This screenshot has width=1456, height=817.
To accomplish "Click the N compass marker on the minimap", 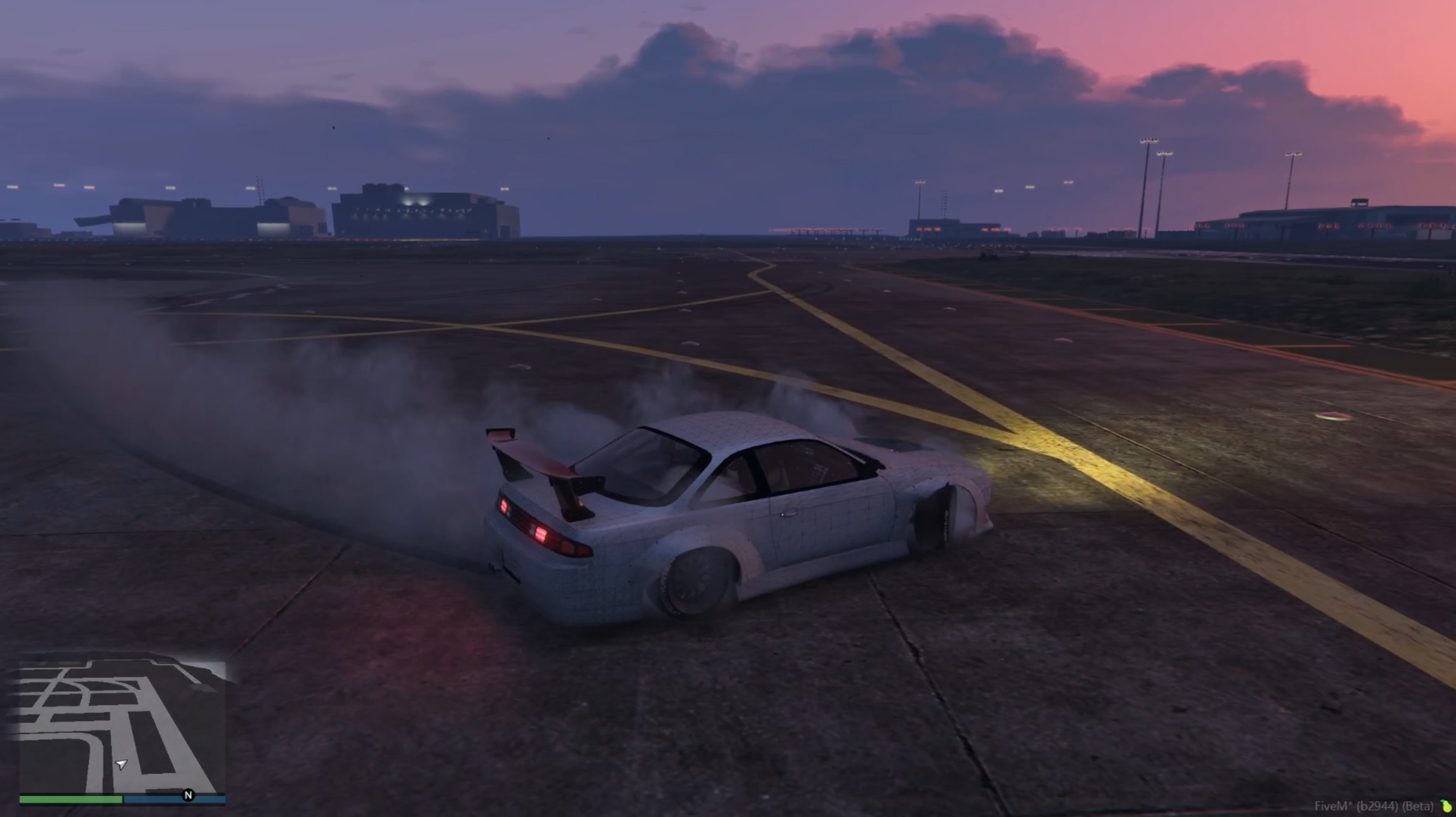I will (189, 795).
